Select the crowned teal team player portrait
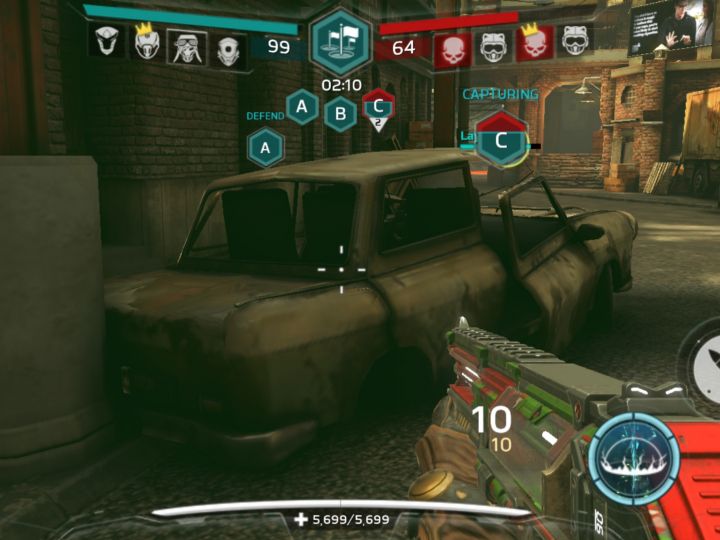The image size is (720, 540). pyautogui.click(x=148, y=42)
